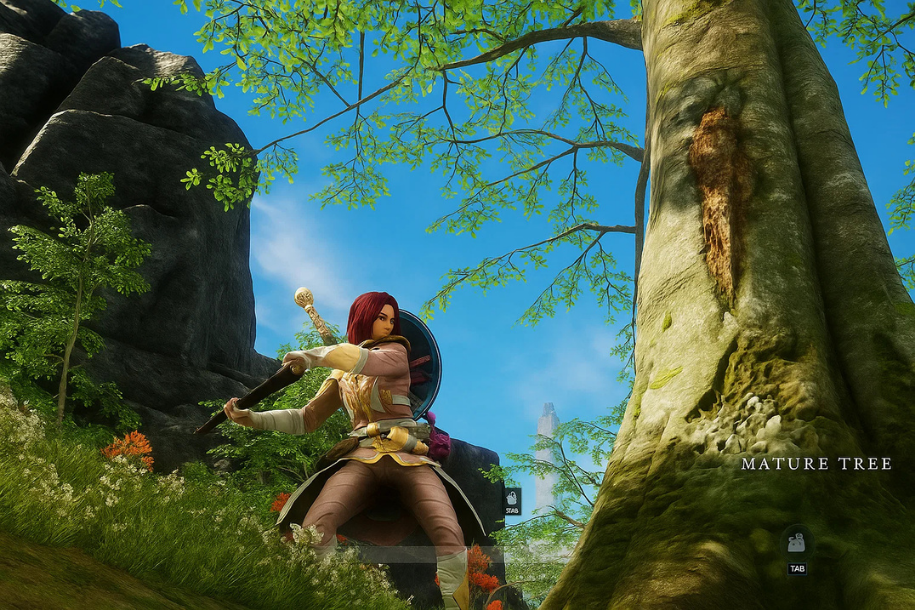Click the small square bag icon

click(512, 496)
